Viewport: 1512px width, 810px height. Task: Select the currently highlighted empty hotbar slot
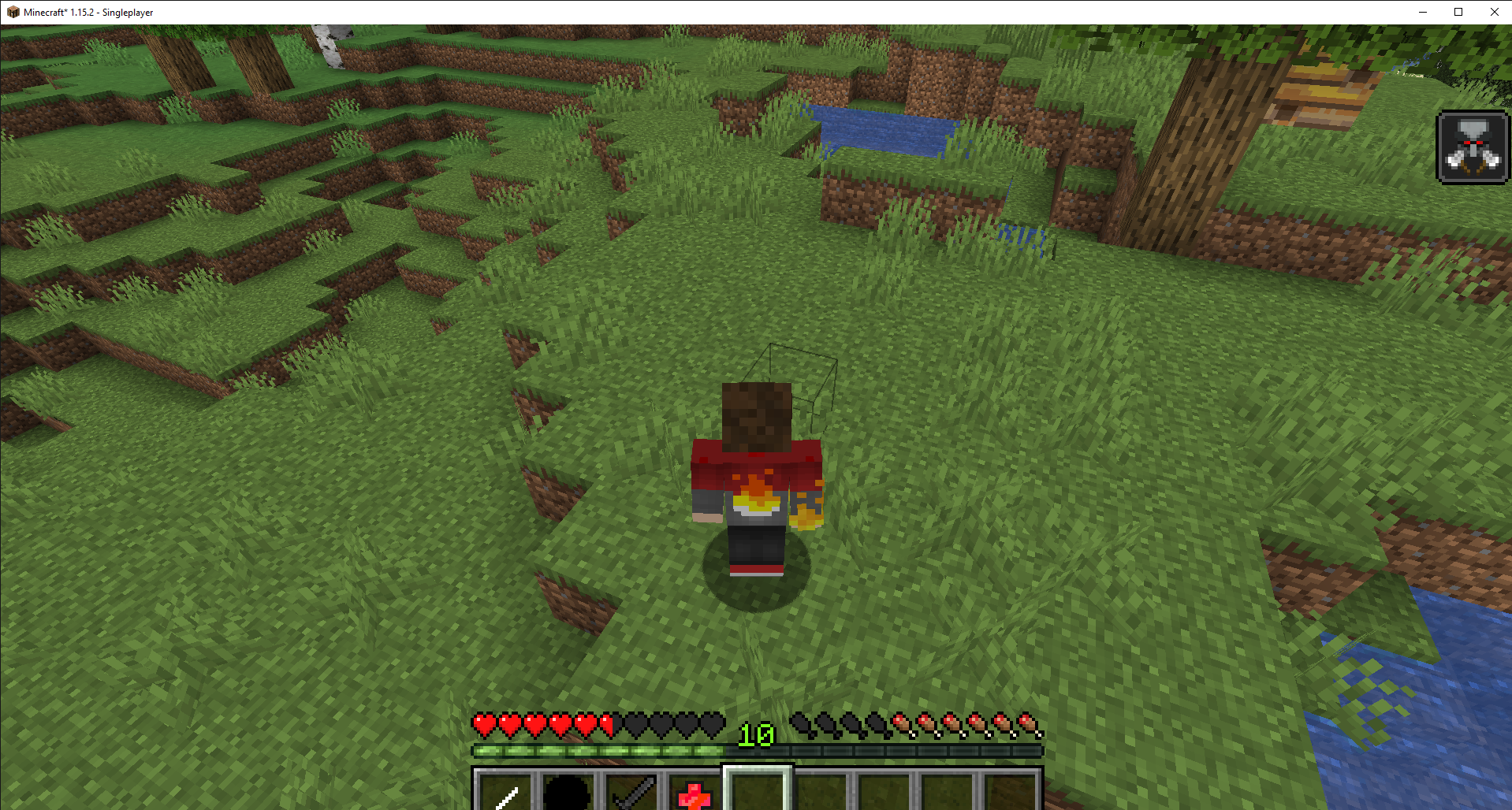click(757, 792)
